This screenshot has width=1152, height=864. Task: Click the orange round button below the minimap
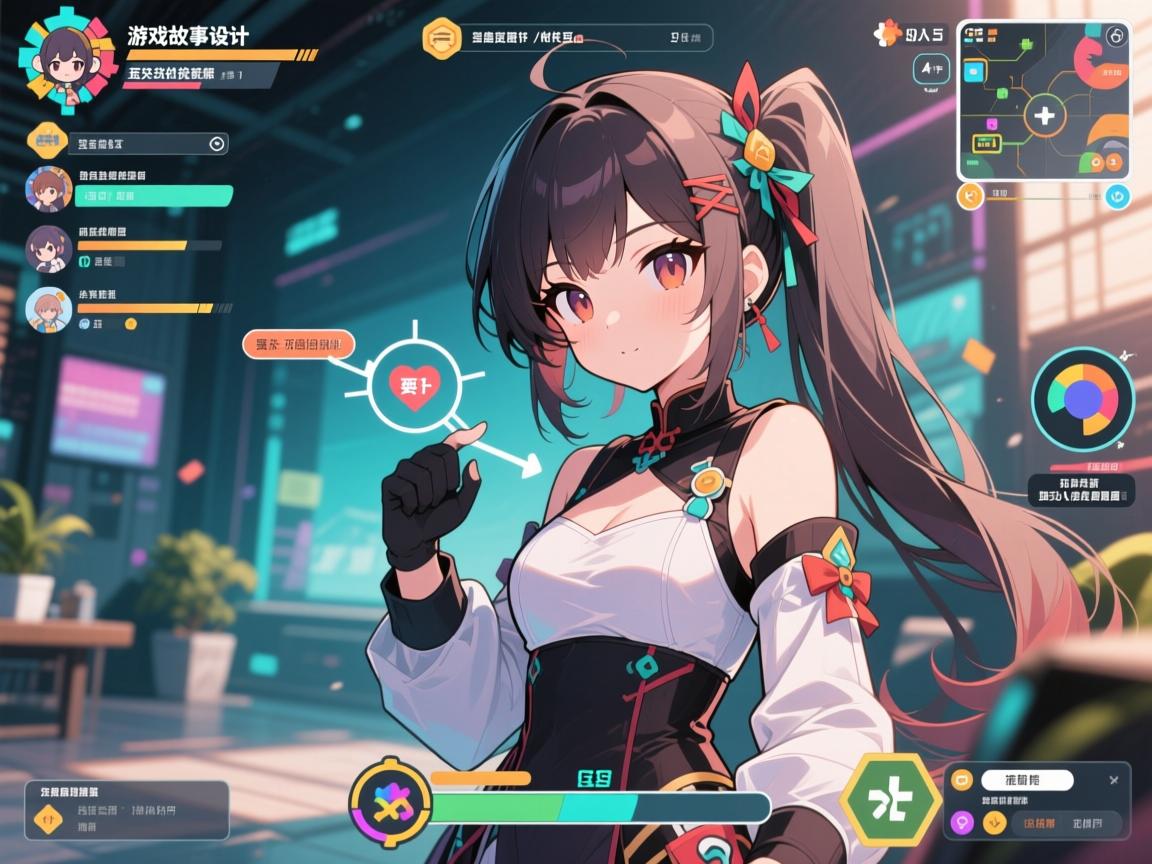coord(970,196)
